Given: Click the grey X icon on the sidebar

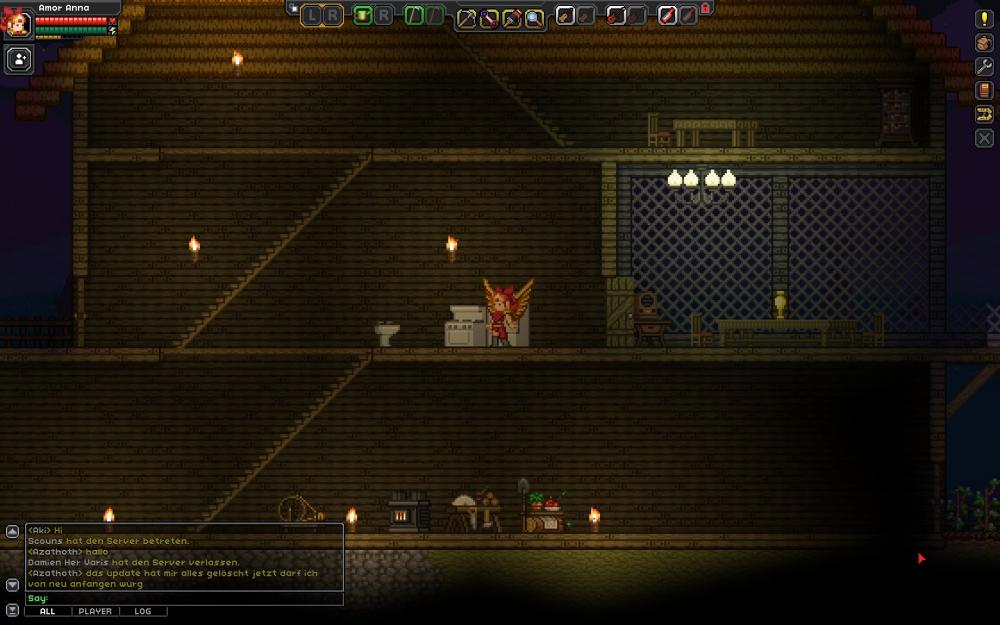Looking at the screenshot, I should [984, 138].
